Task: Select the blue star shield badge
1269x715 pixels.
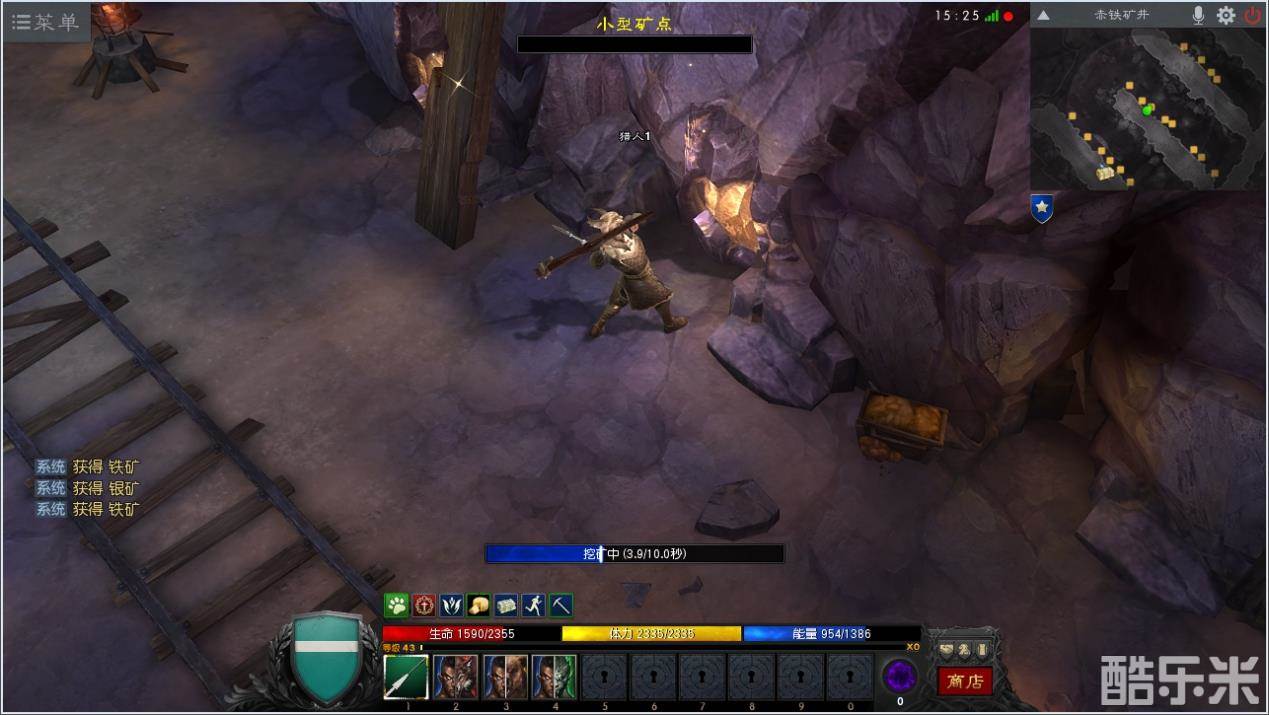Action: coord(1042,208)
